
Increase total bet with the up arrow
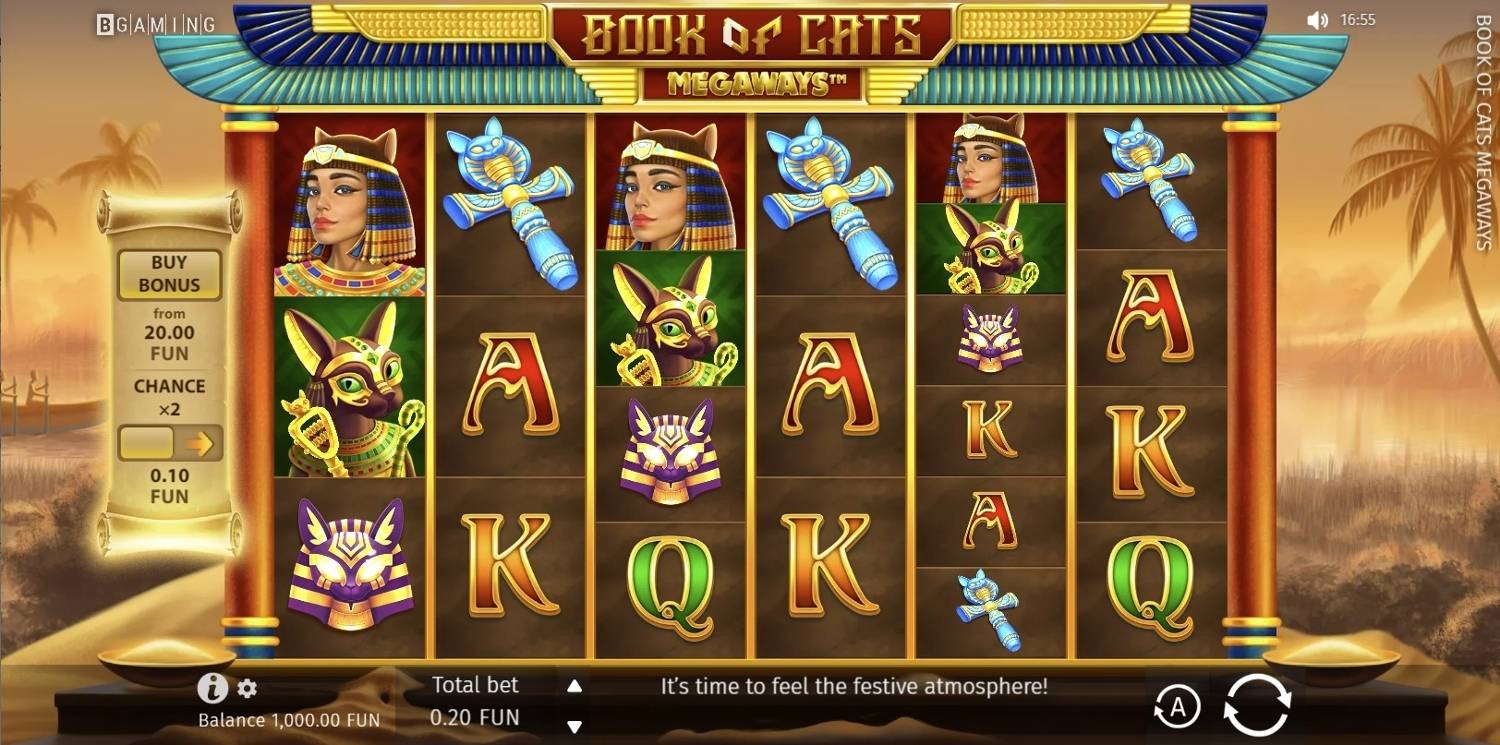pos(573,686)
